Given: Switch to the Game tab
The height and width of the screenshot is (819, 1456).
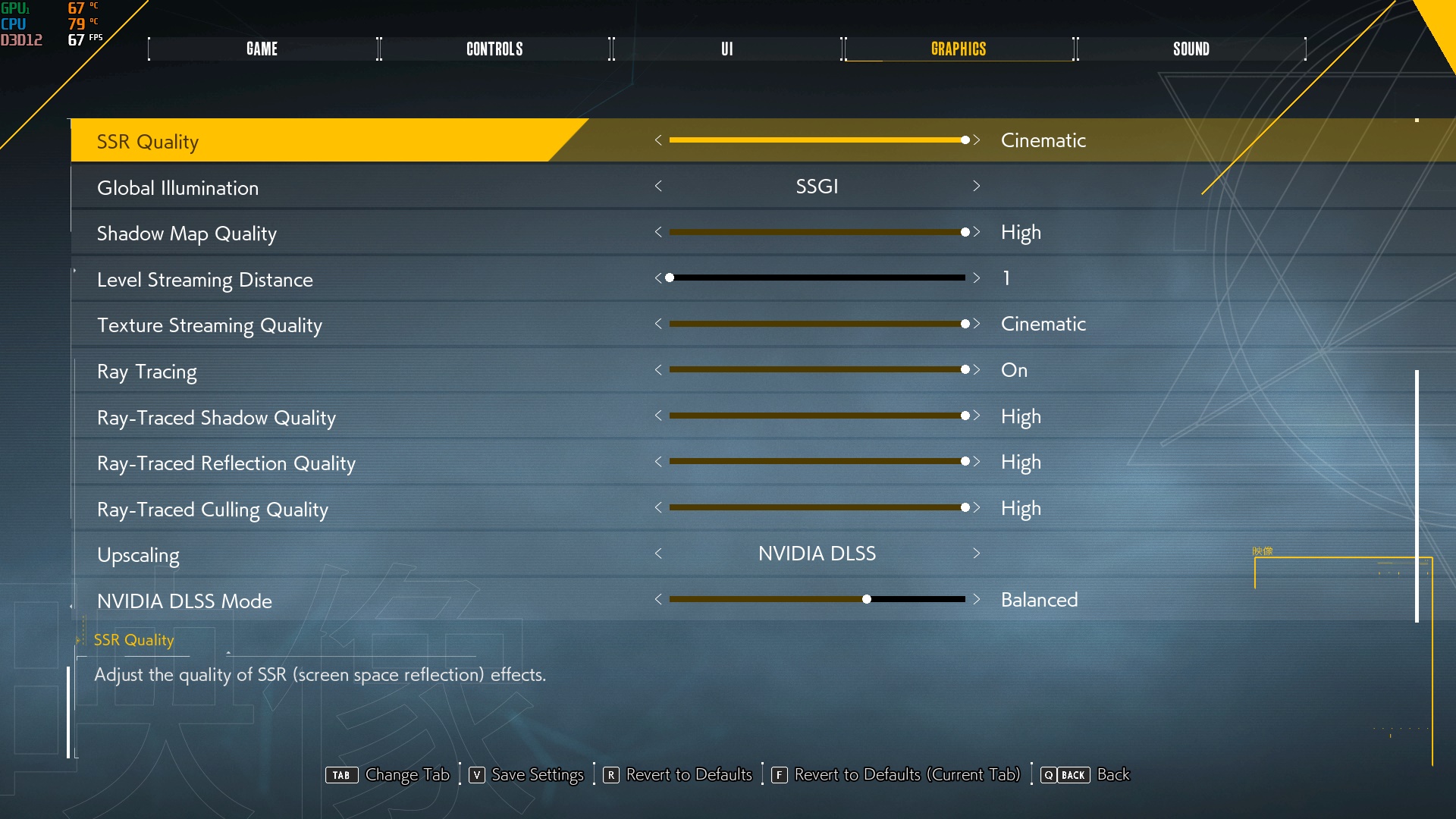Looking at the screenshot, I should pos(262,49).
